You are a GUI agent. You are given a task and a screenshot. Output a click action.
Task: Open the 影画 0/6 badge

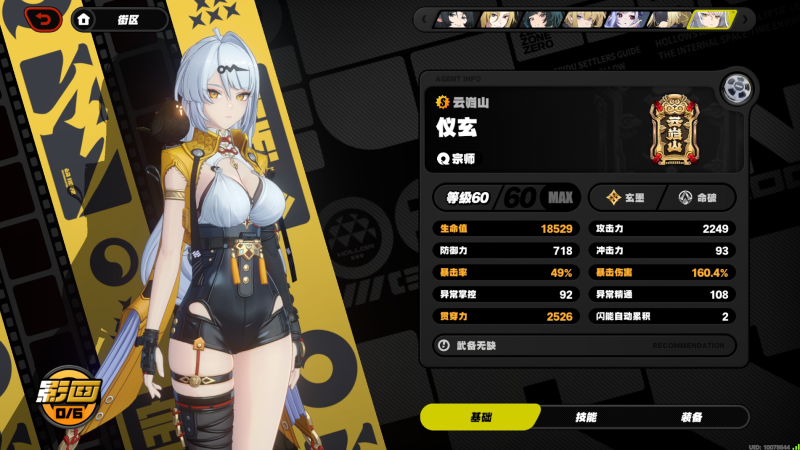[x=69, y=400]
